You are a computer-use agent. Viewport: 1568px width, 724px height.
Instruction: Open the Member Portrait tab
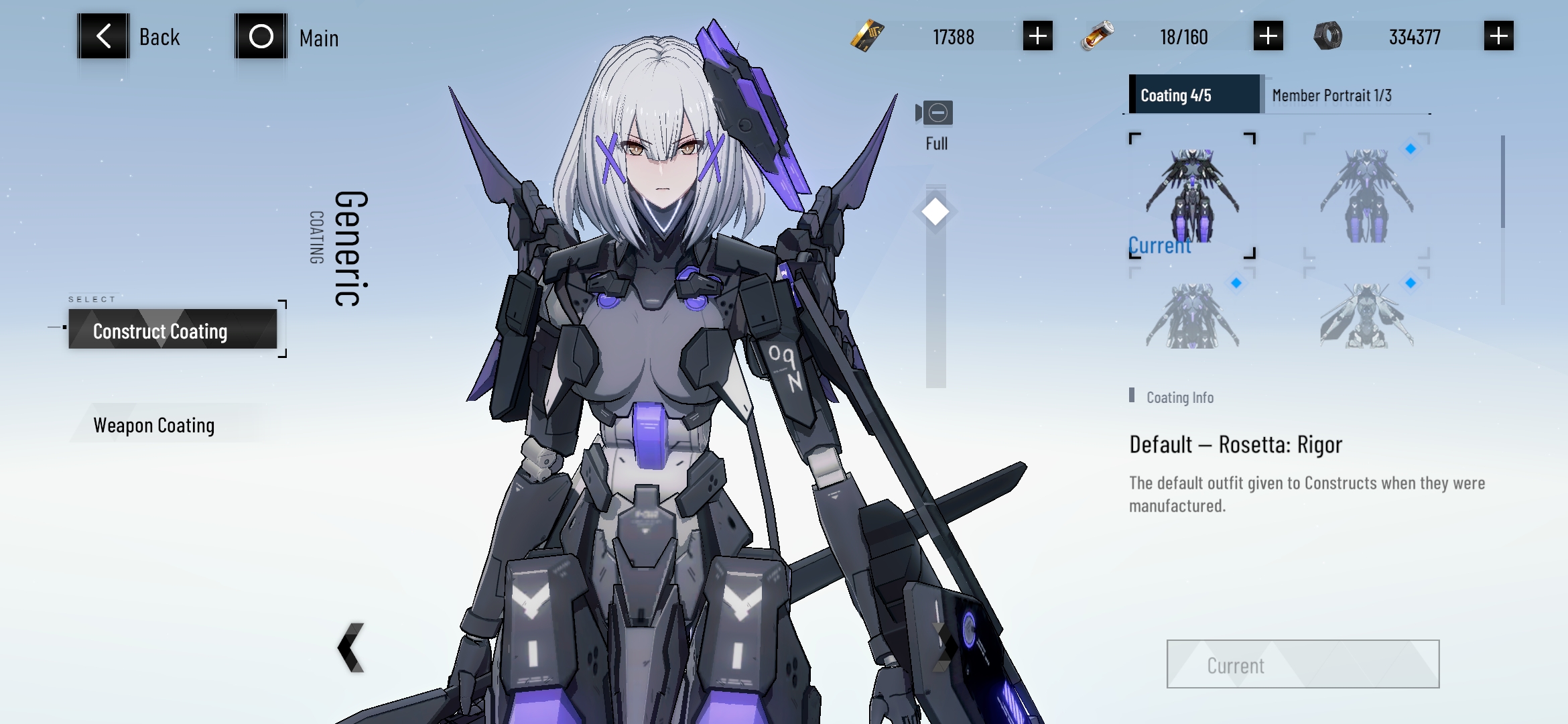point(1331,95)
